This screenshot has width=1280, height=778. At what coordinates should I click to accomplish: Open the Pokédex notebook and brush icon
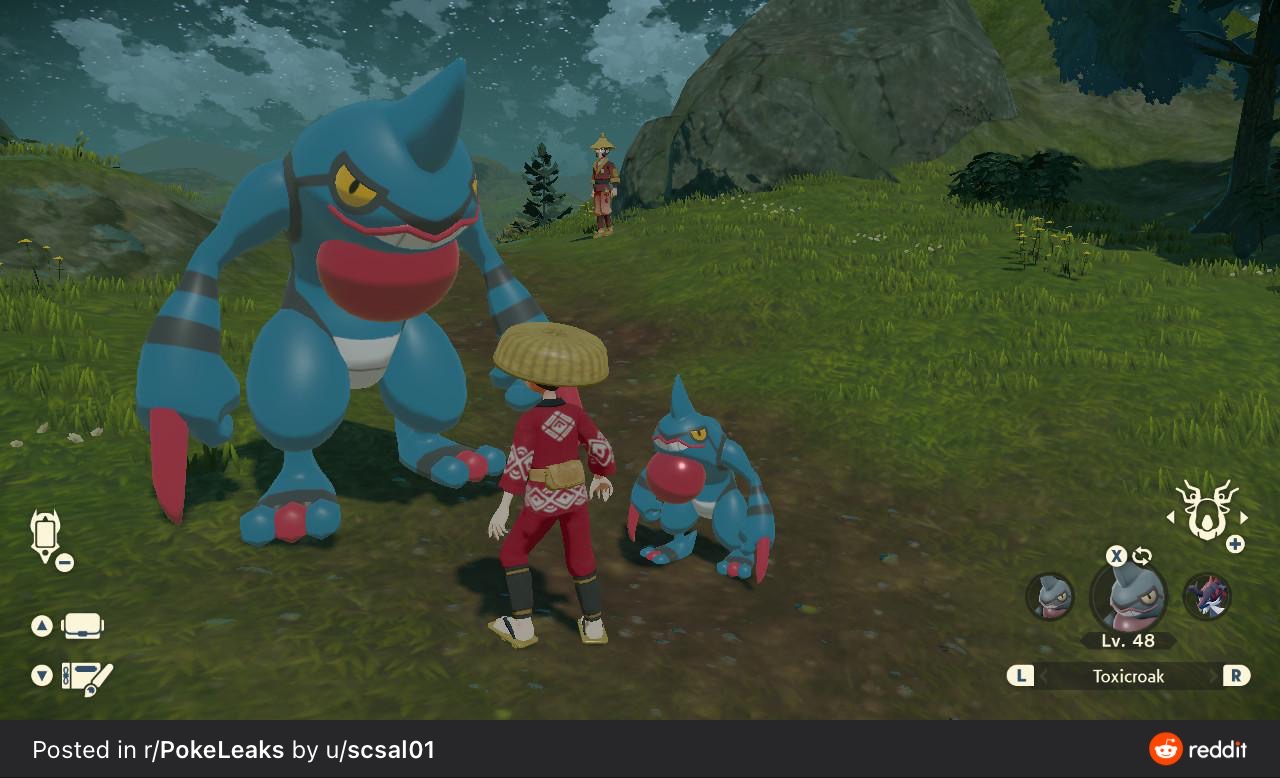87,677
